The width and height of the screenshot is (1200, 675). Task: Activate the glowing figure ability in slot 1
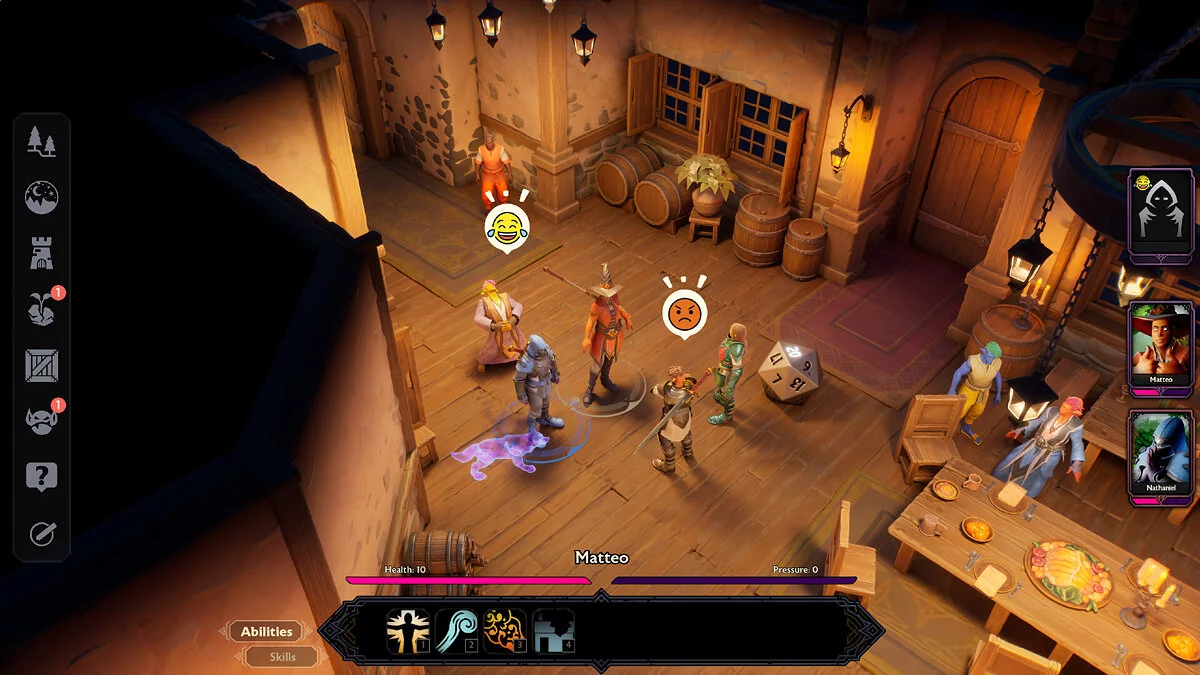pos(408,632)
